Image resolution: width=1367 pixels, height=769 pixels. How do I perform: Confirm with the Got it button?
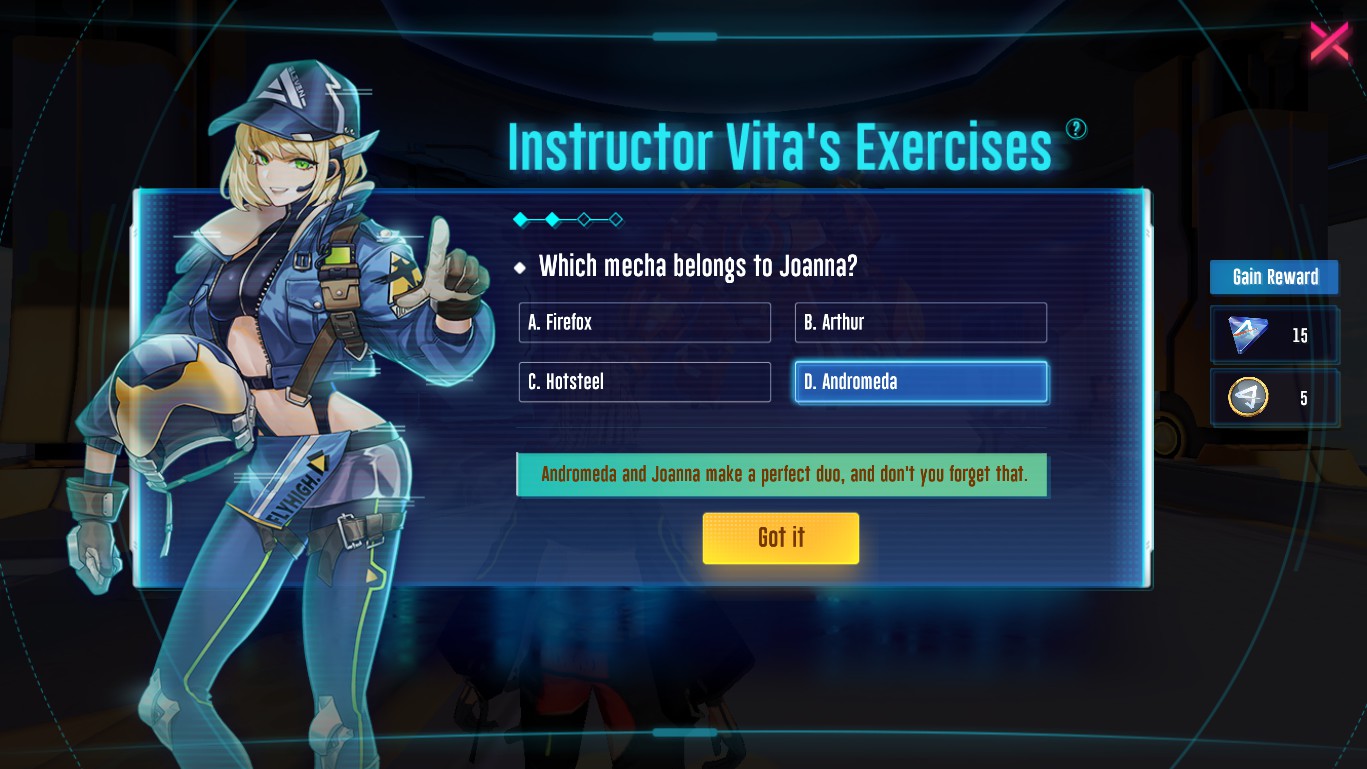780,538
